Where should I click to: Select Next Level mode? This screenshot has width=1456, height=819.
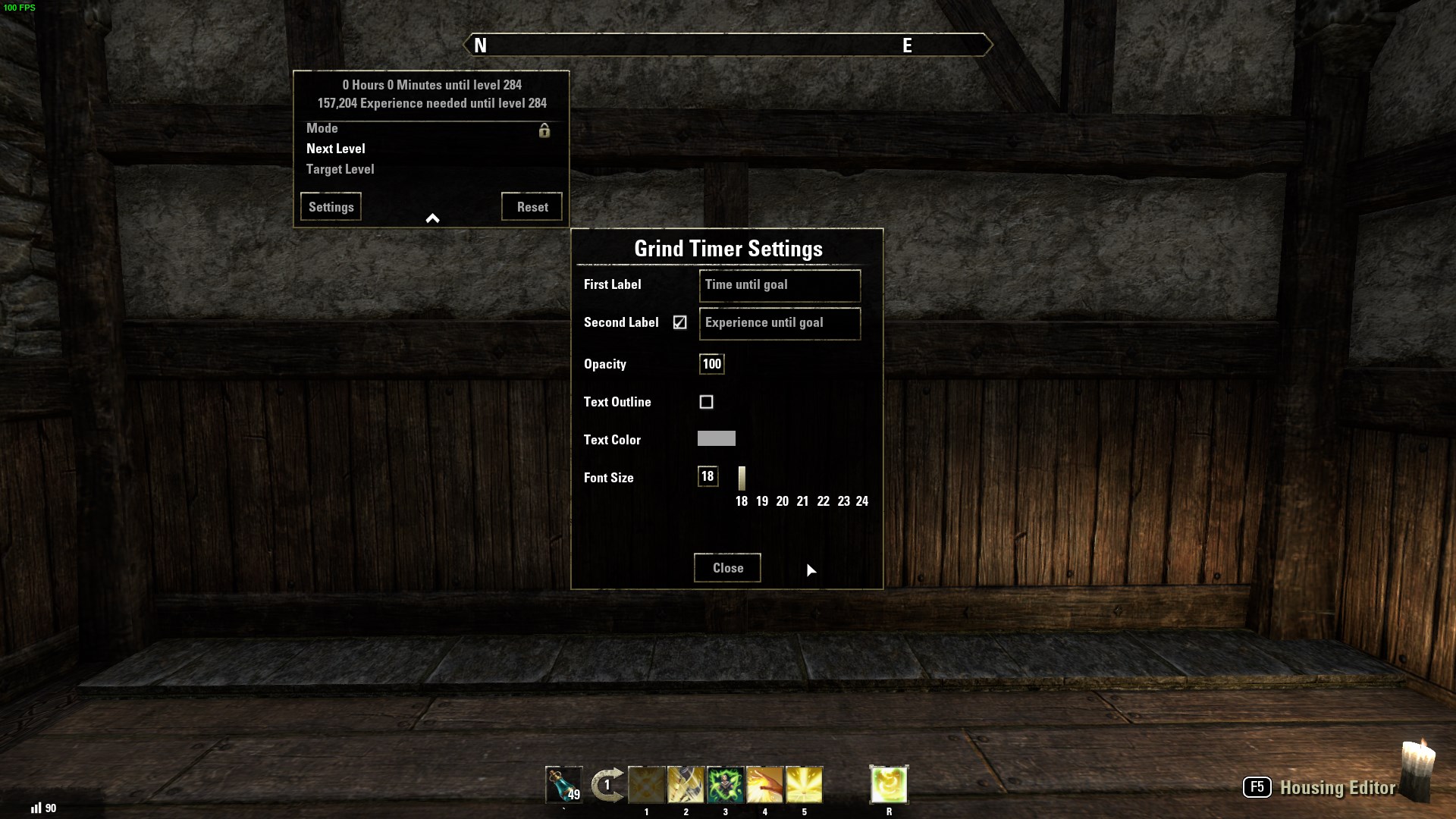(x=336, y=149)
